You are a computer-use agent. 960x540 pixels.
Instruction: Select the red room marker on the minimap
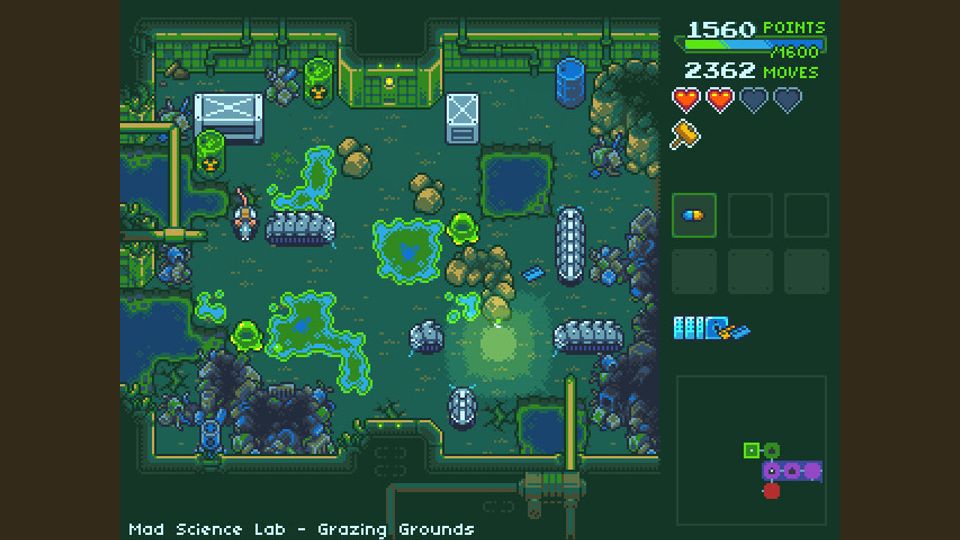771,490
